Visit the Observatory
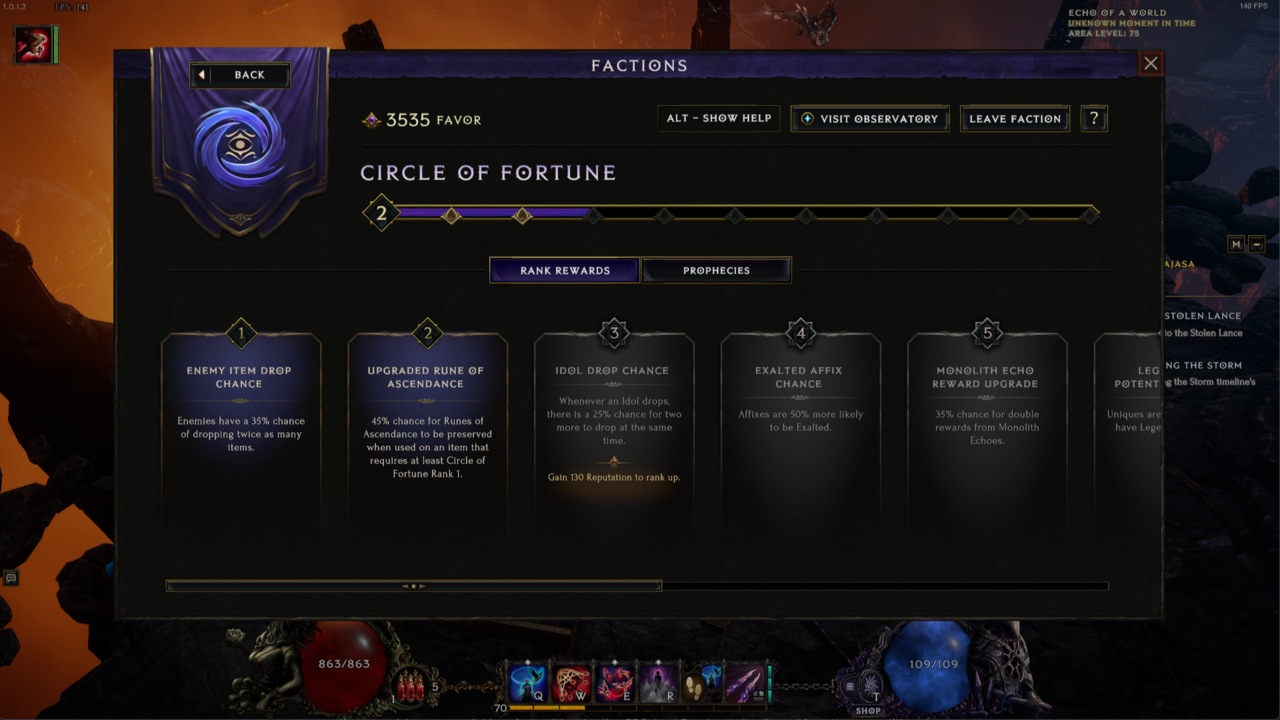 (869, 118)
